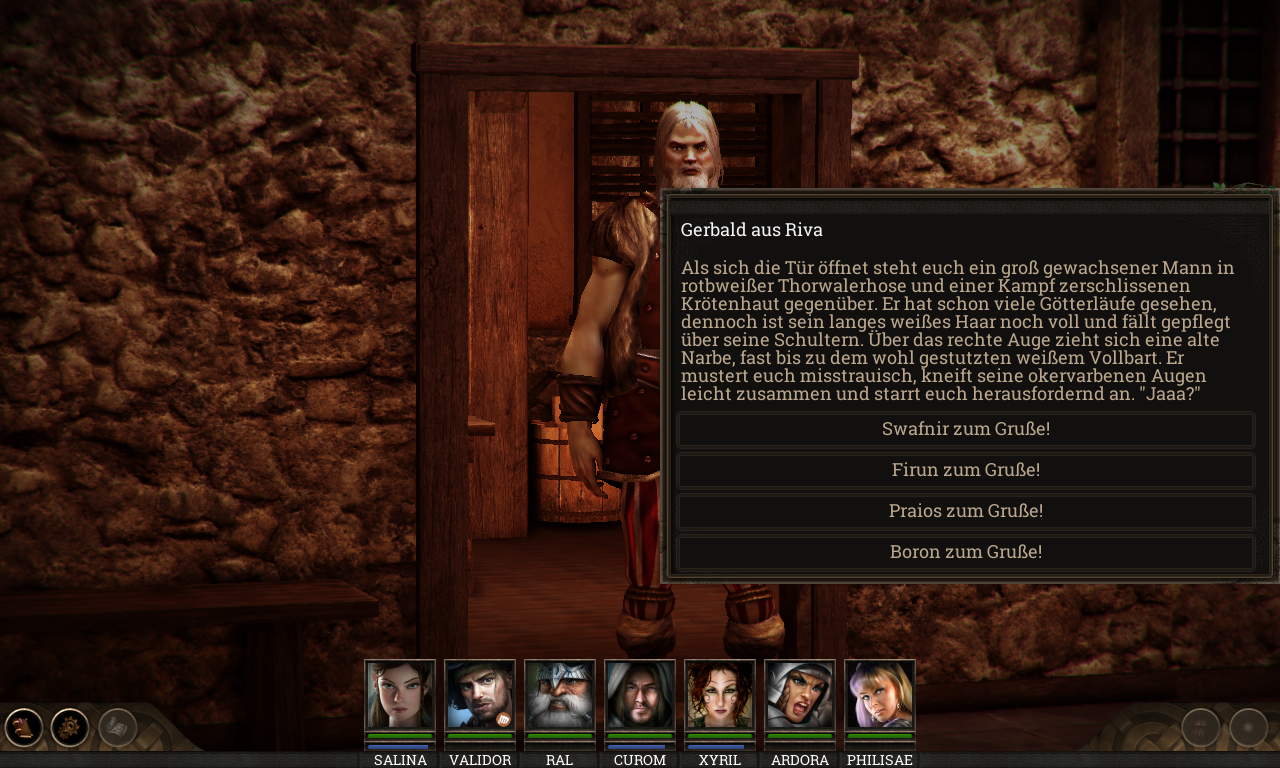Click the dialog title "Gerbald aus Riva"
Viewport: 1280px width, 768px height.
tap(752, 229)
